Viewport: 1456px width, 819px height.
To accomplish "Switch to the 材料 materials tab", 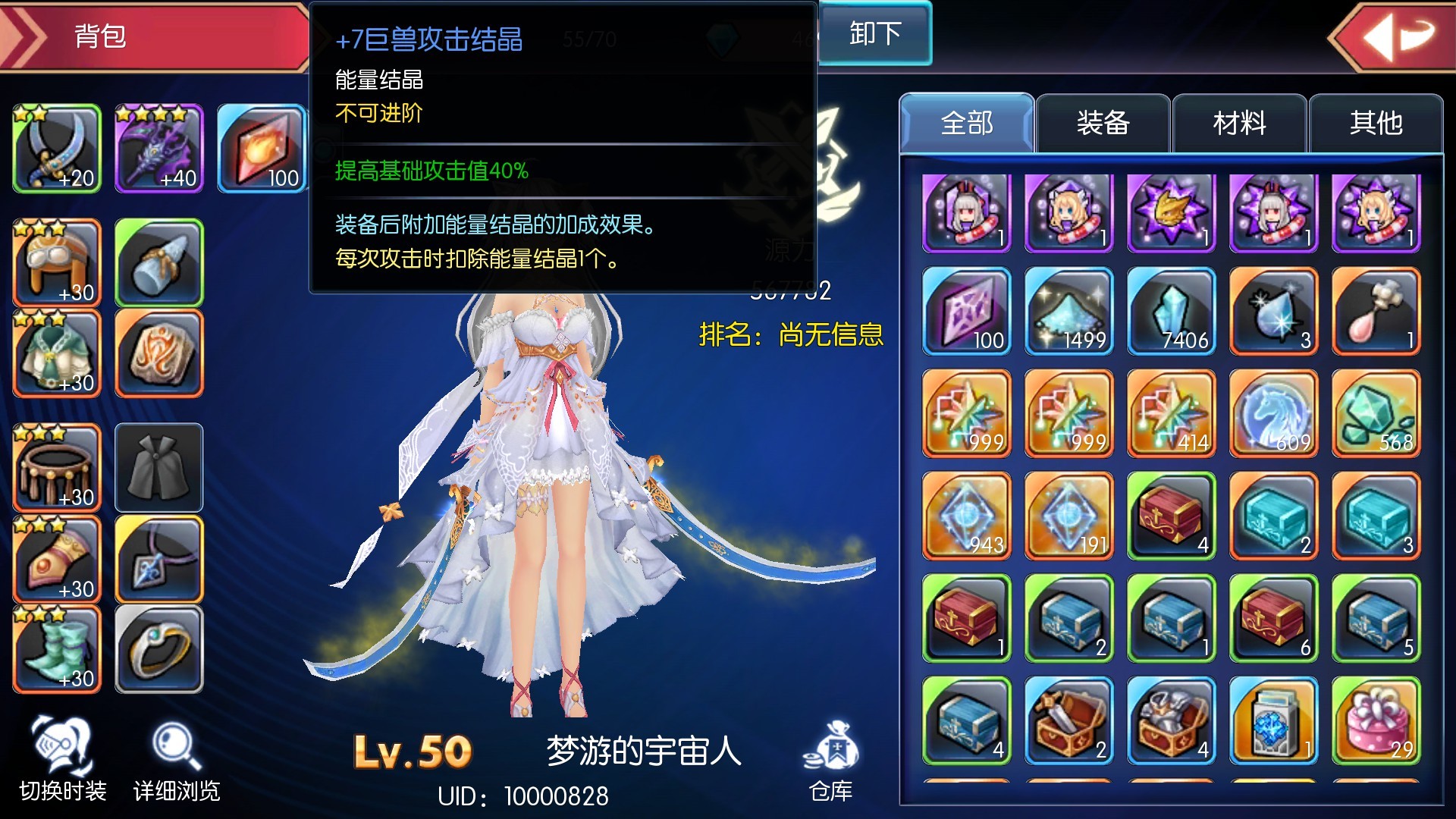I will coord(1238,124).
